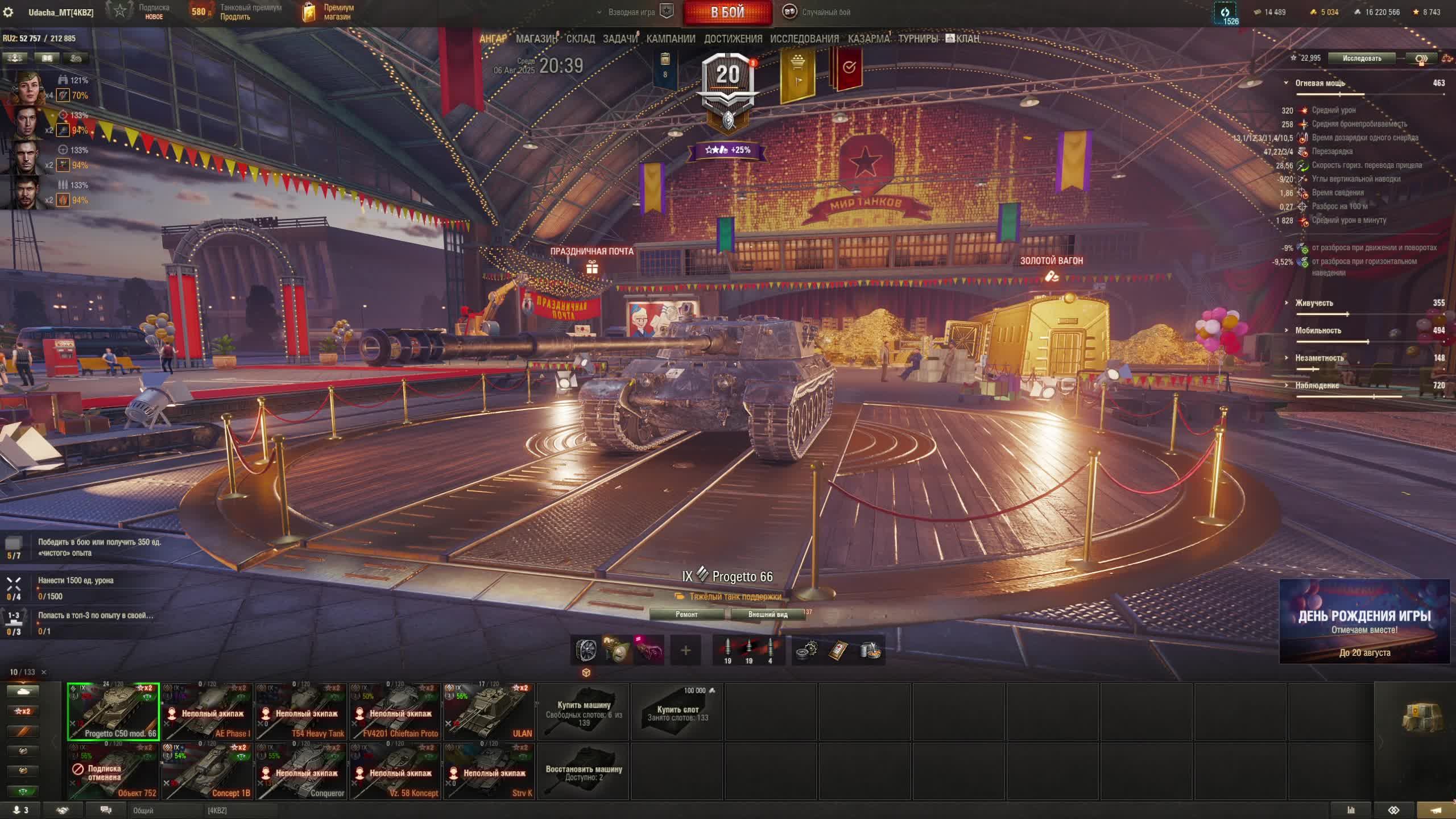Click the Ремонт repair button
The width and height of the screenshot is (1456, 819).
coord(686,614)
